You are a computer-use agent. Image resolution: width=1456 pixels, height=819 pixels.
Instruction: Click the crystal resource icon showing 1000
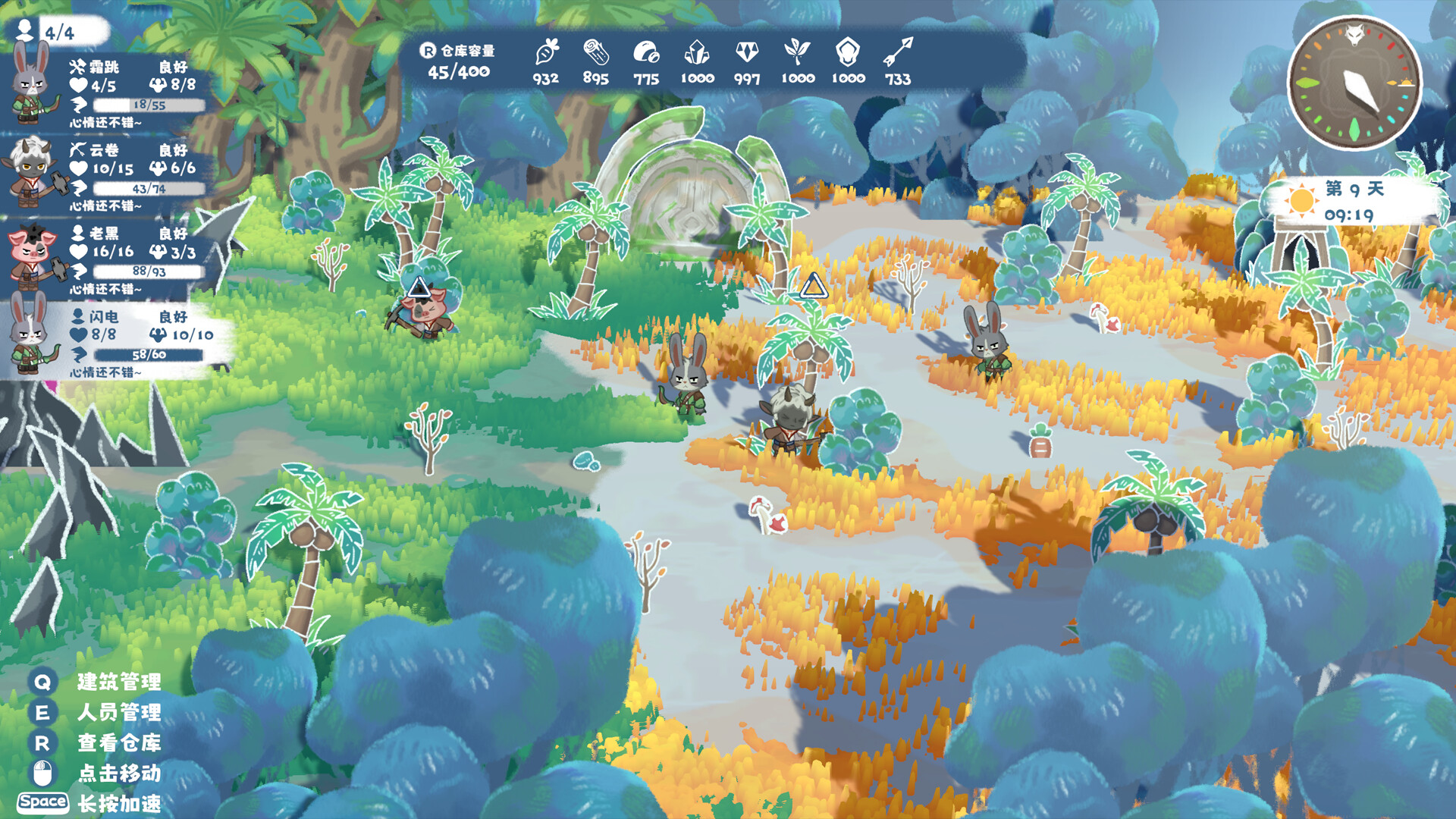pos(698,55)
